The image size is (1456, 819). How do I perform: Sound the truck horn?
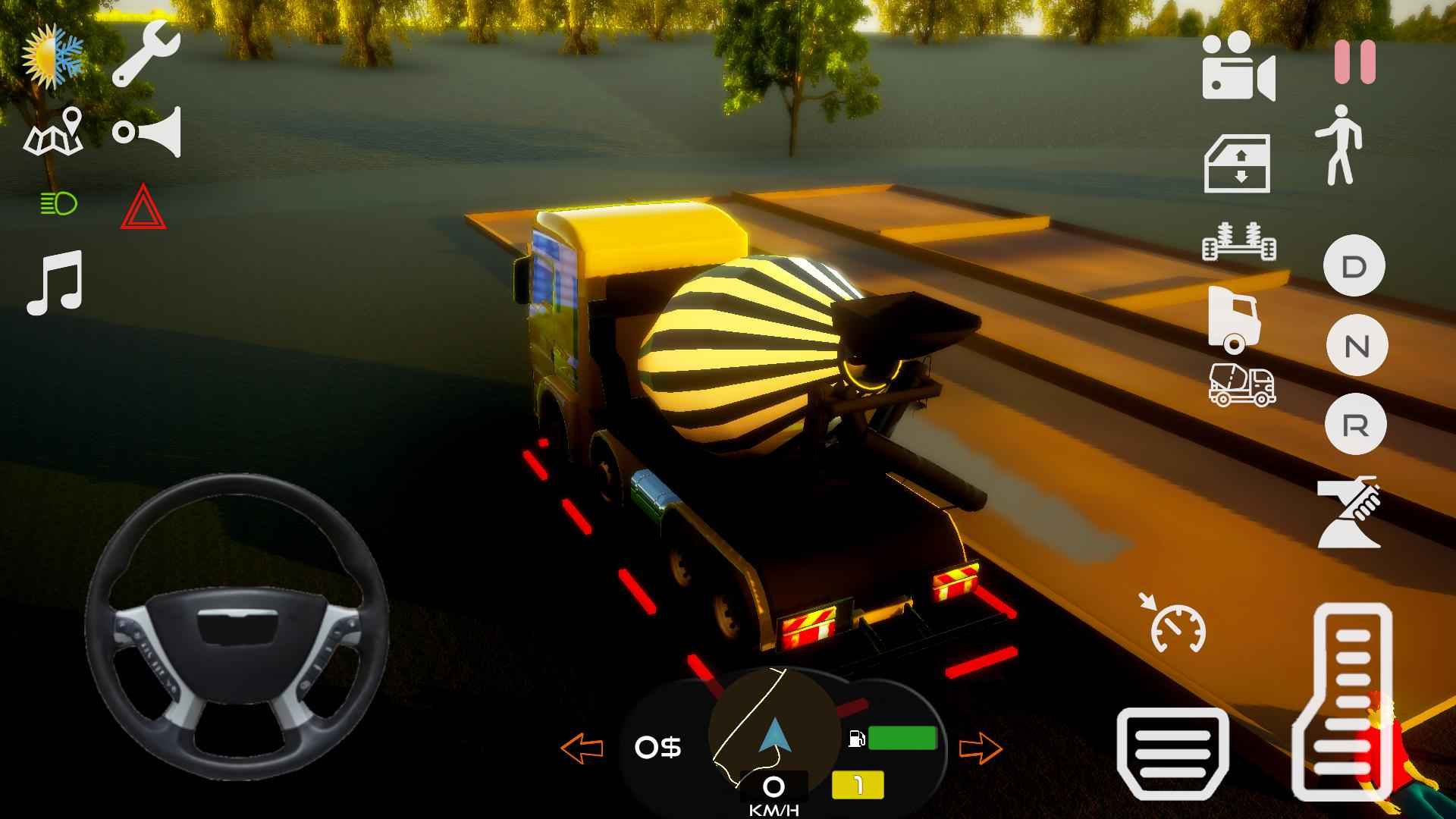(x=148, y=133)
